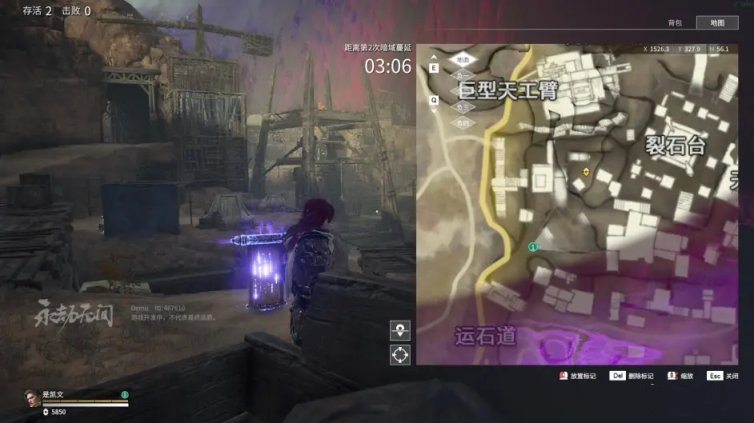Click the 关闭 (close) label

tap(732, 376)
